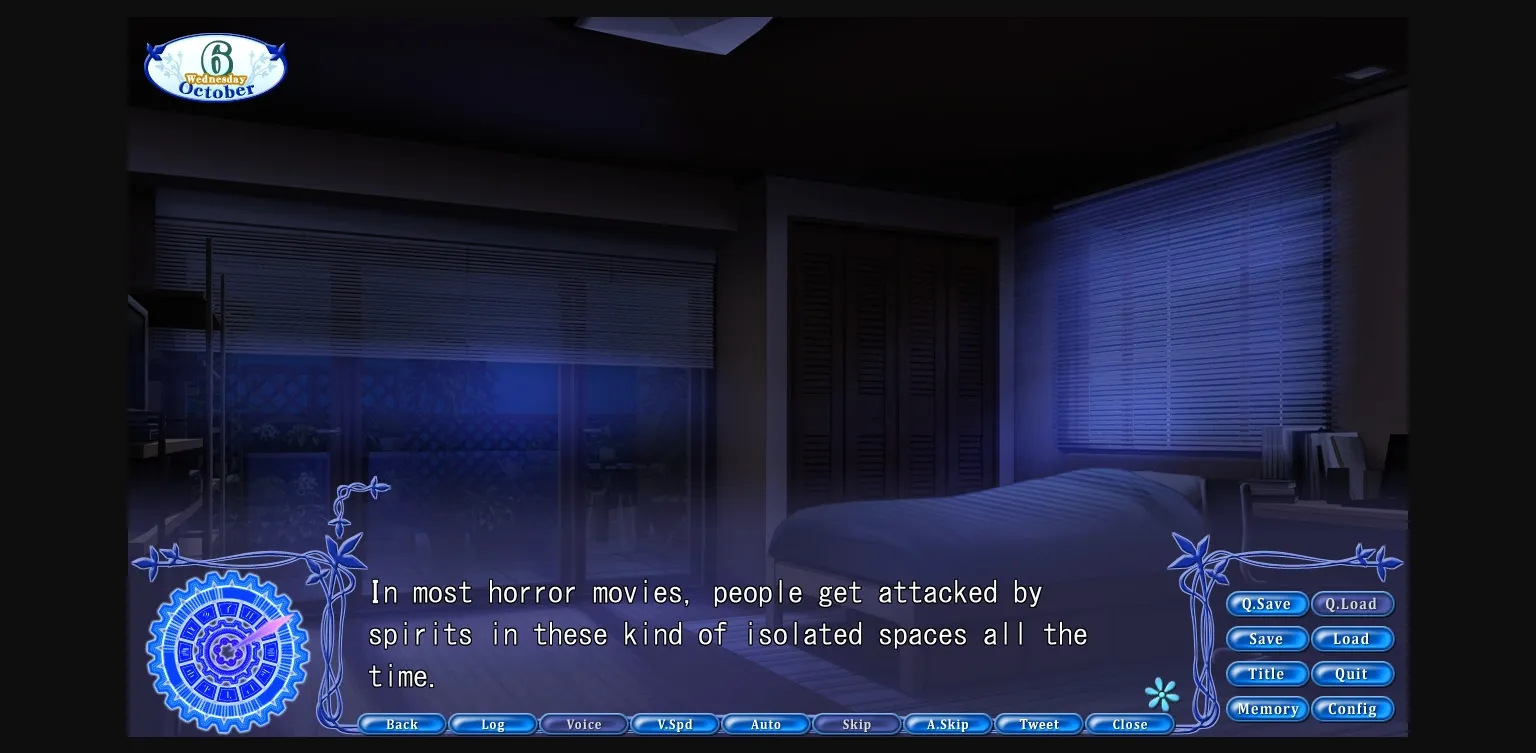The height and width of the screenshot is (753, 1536).
Task: Adjust the V.Spd voice speed setting
Action: [x=675, y=724]
